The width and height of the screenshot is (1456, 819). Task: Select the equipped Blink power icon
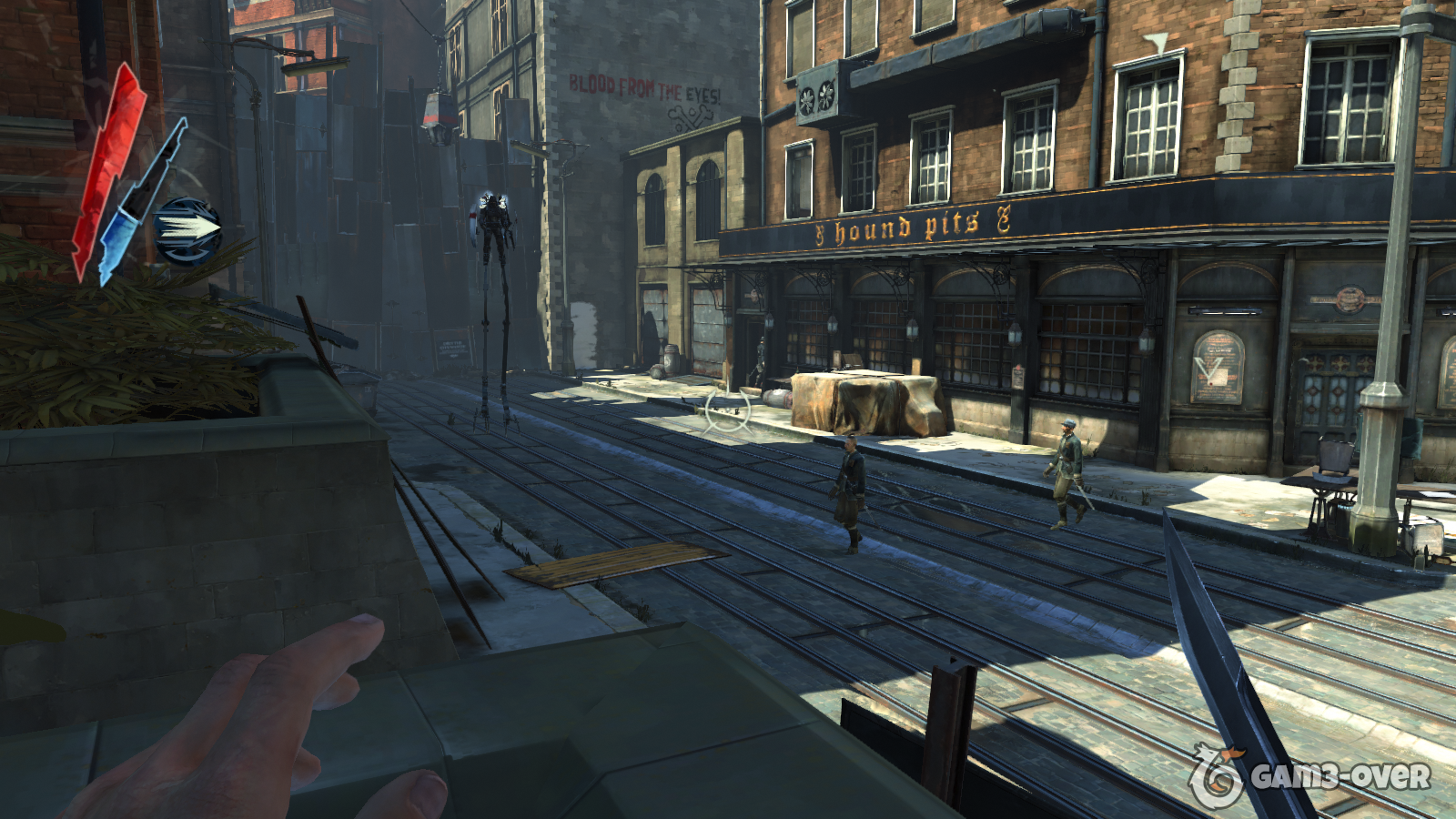(187, 229)
